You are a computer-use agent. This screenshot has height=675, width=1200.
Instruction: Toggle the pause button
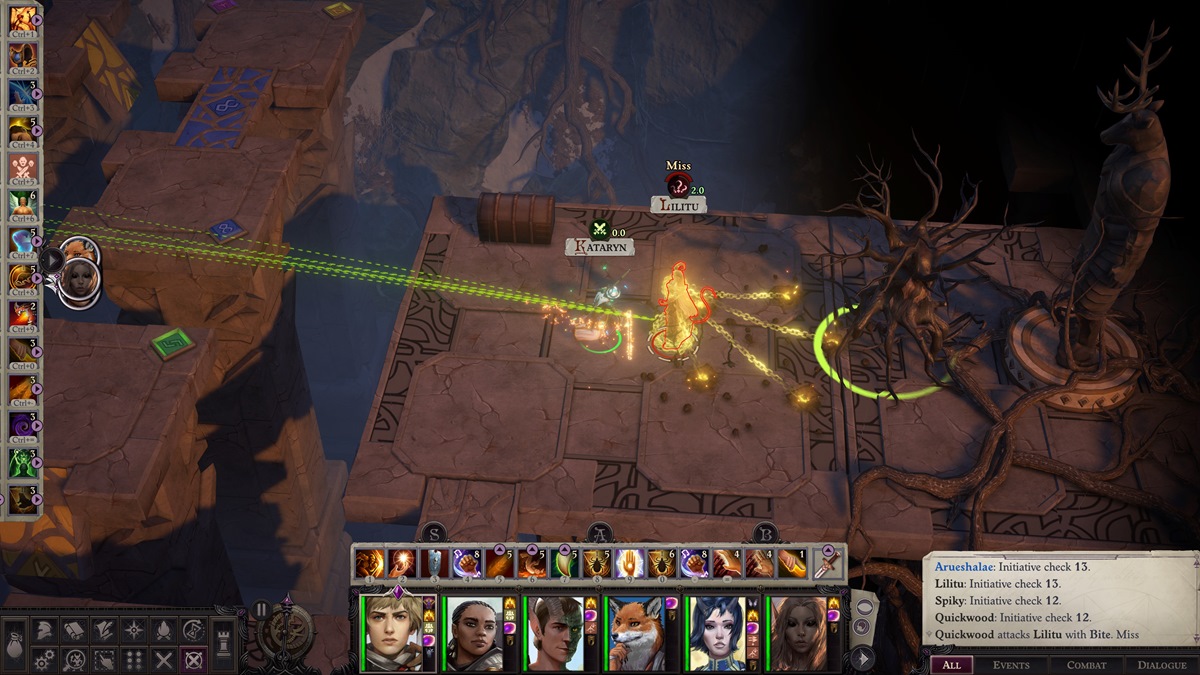coord(262,609)
